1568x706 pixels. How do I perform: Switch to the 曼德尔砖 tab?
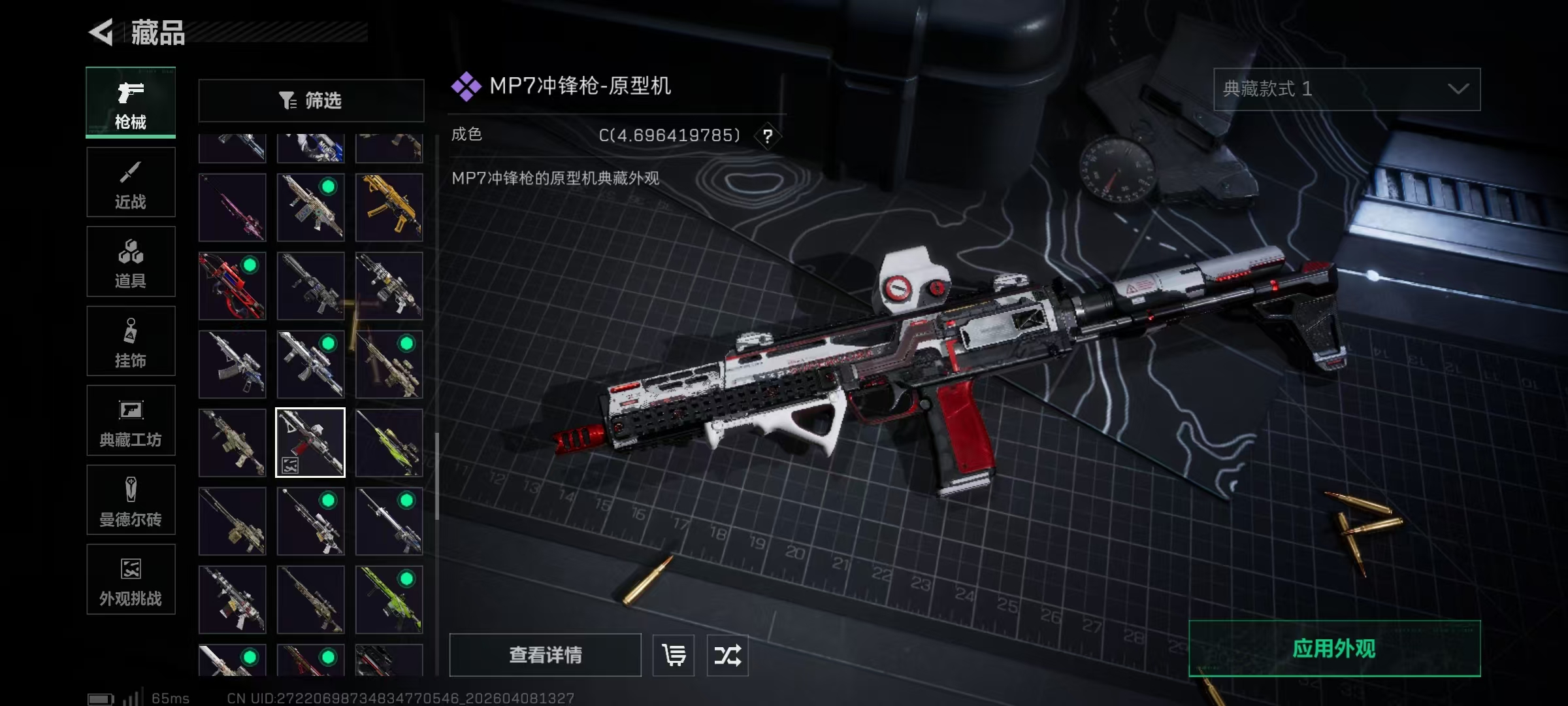pyautogui.click(x=131, y=500)
